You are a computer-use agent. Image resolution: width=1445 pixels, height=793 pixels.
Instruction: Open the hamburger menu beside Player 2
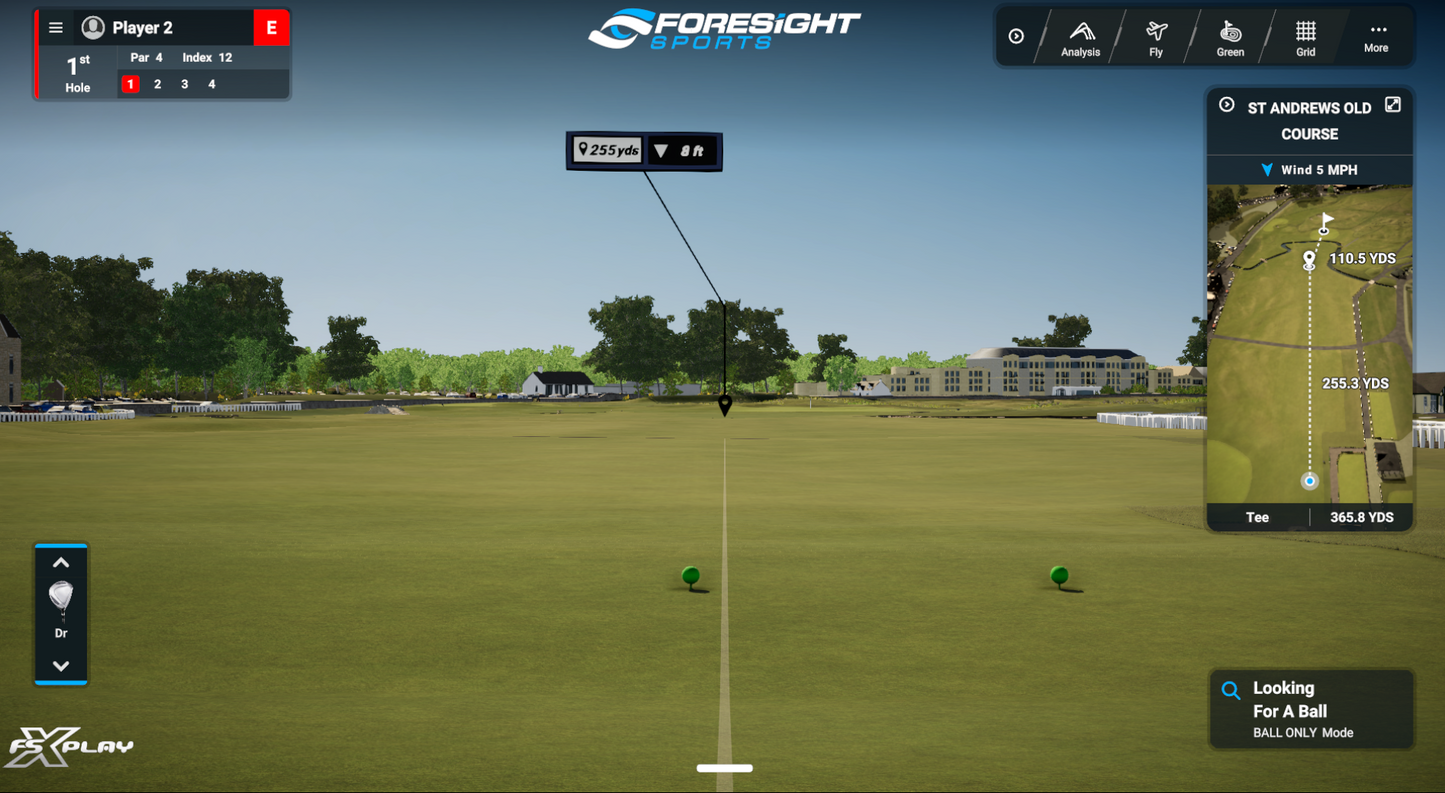coord(56,26)
